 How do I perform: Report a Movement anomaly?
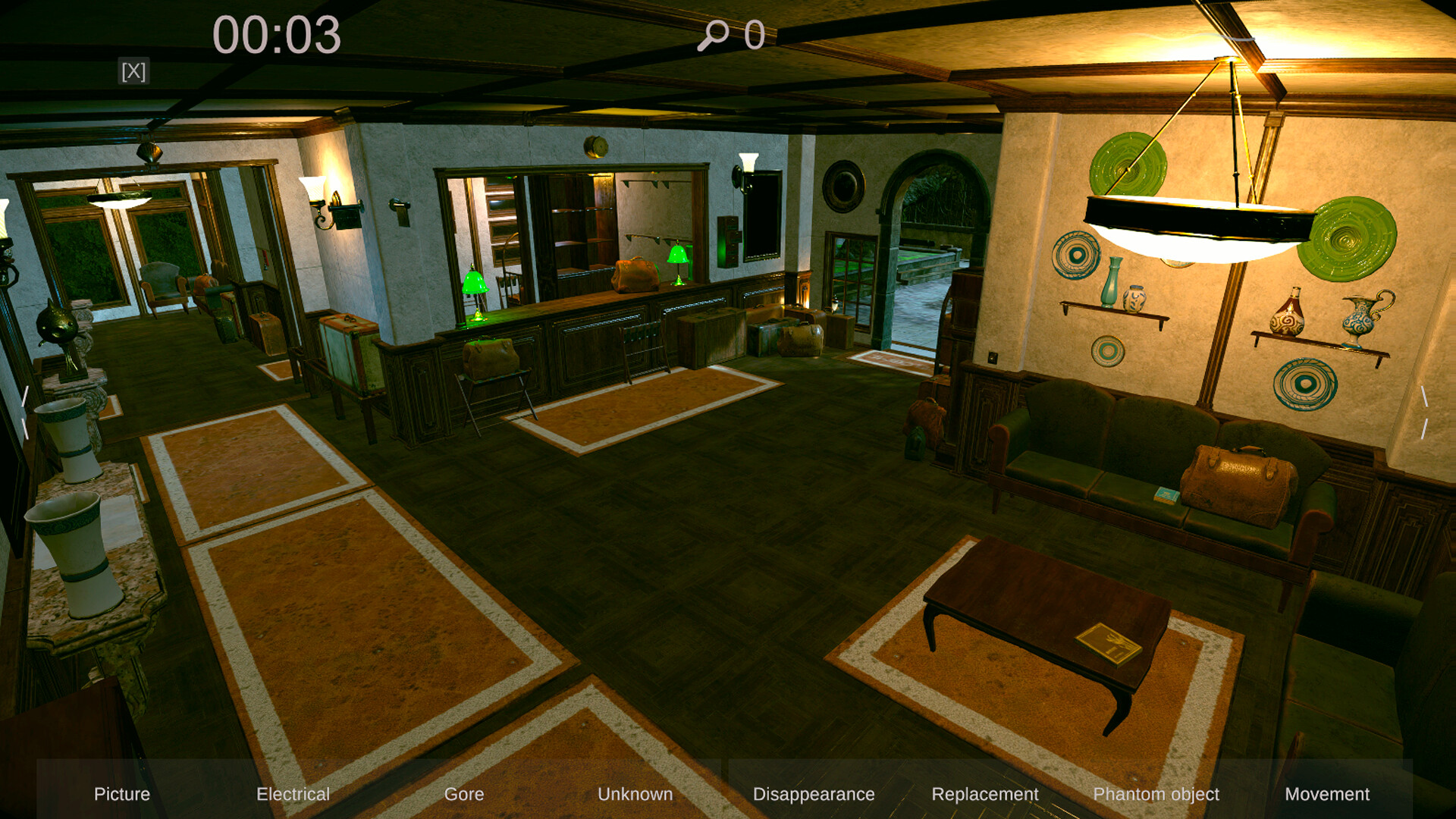1328,795
